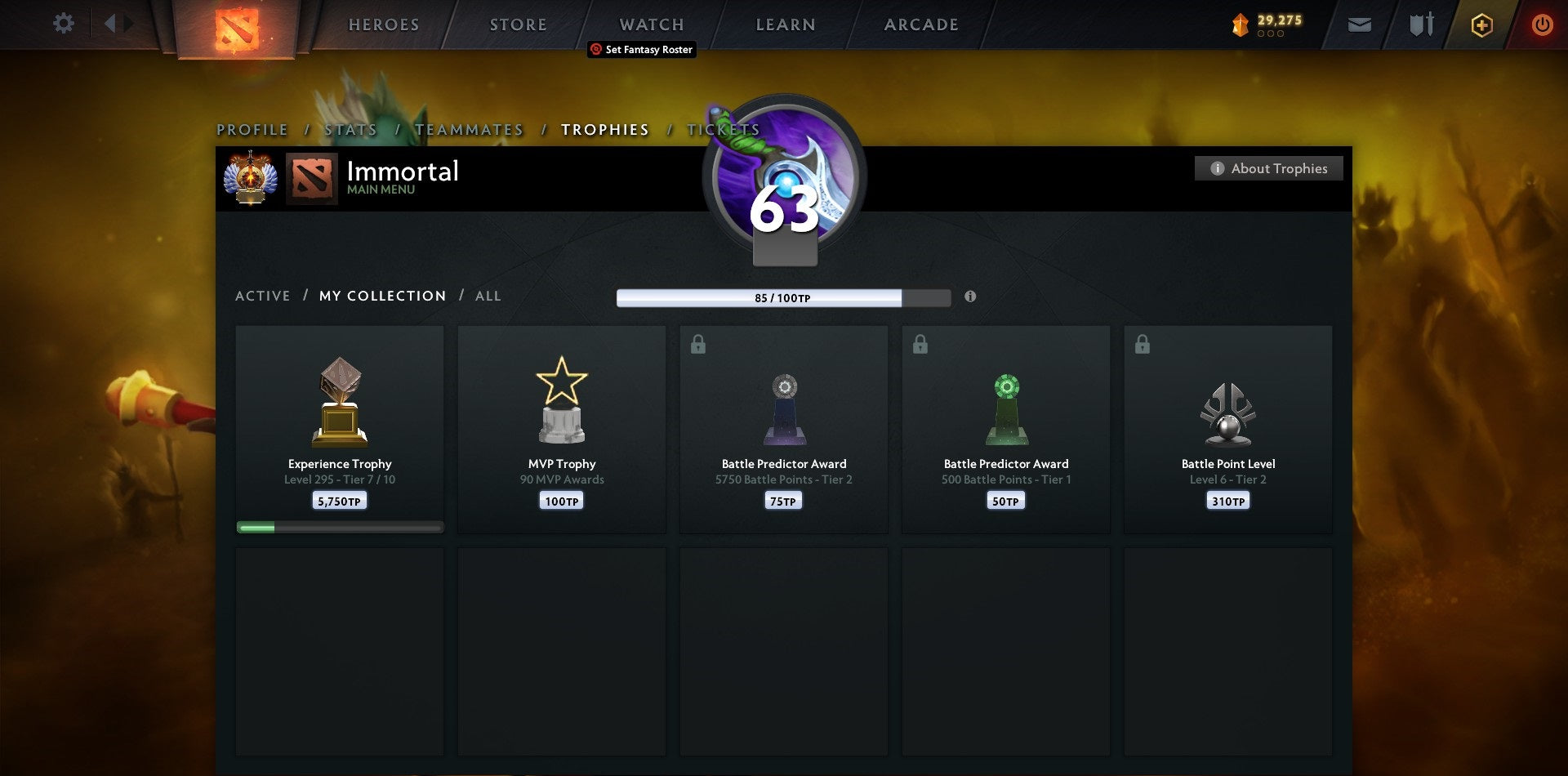Switch to the TROPHIES tab

click(x=604, y=129)
